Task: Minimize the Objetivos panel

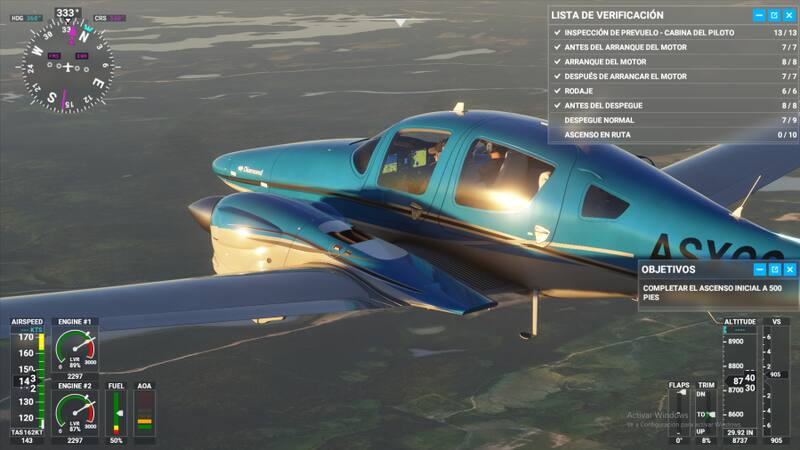Action: coord(759,269)
